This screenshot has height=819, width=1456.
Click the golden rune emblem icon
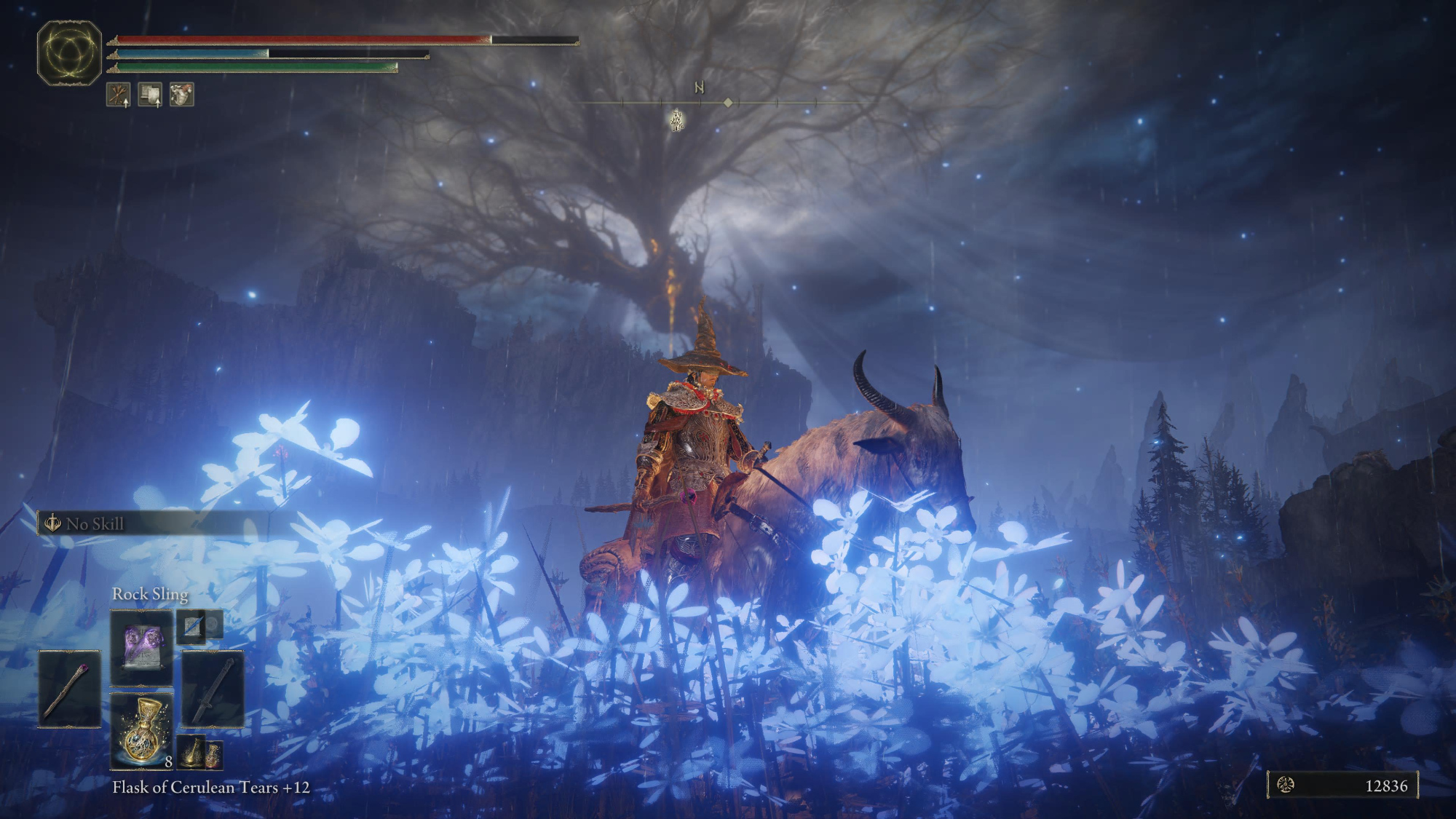[69, 53]
